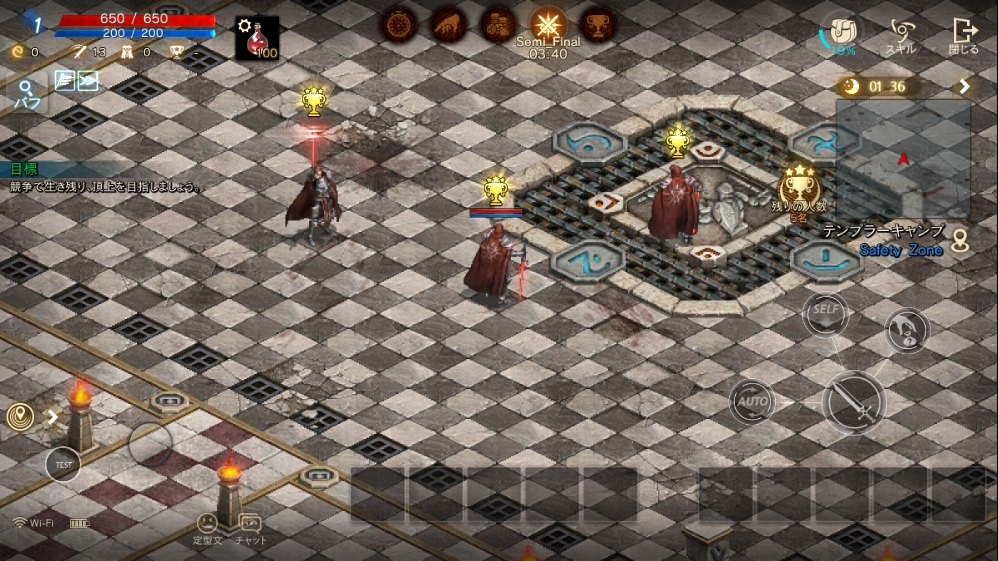Activate the skill button beside the sword
The width and height of the screenshot is (998, 561).
[x=906, y=331]
